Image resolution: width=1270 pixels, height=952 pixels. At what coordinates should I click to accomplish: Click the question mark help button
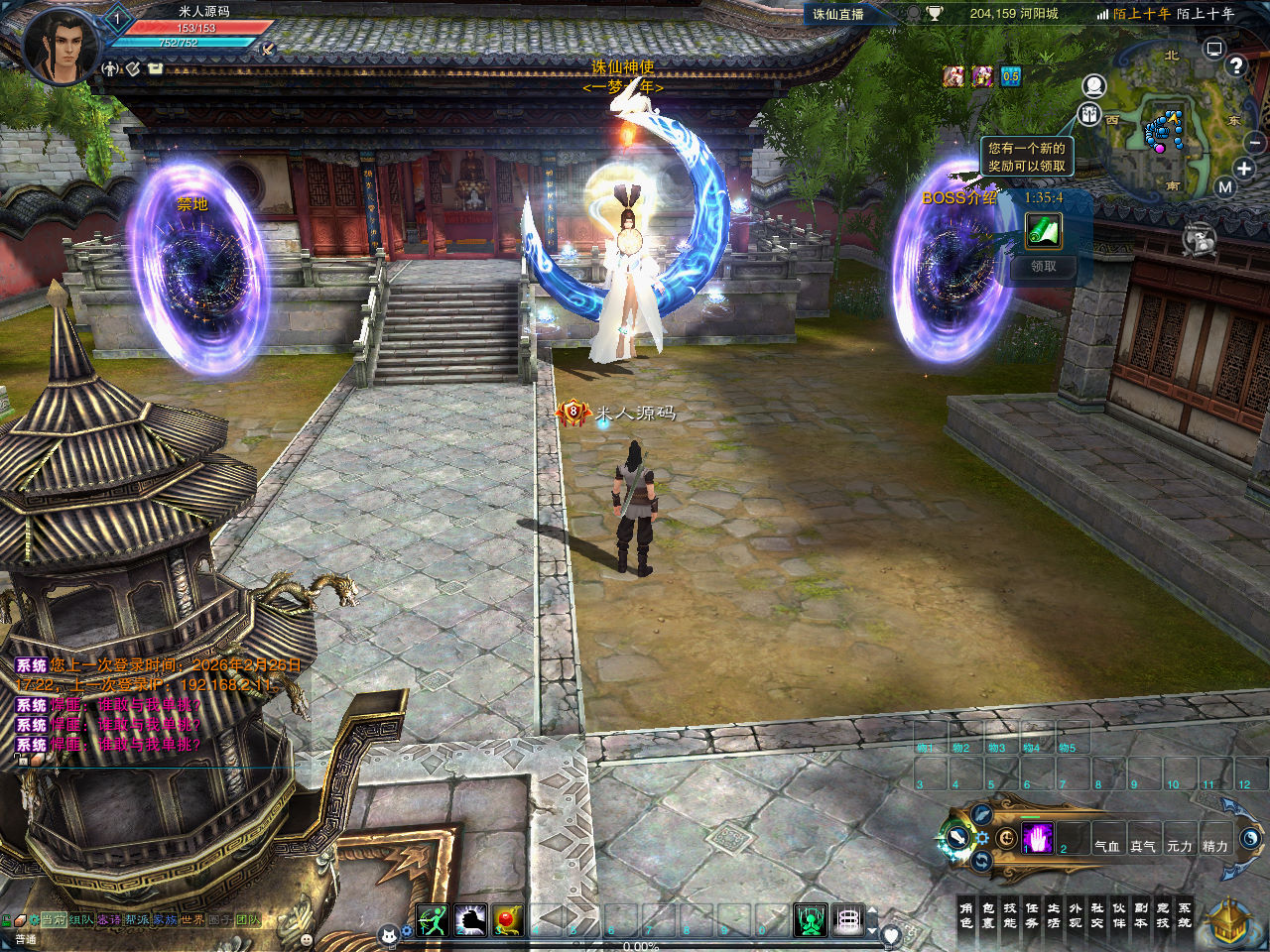(1235, 66)
